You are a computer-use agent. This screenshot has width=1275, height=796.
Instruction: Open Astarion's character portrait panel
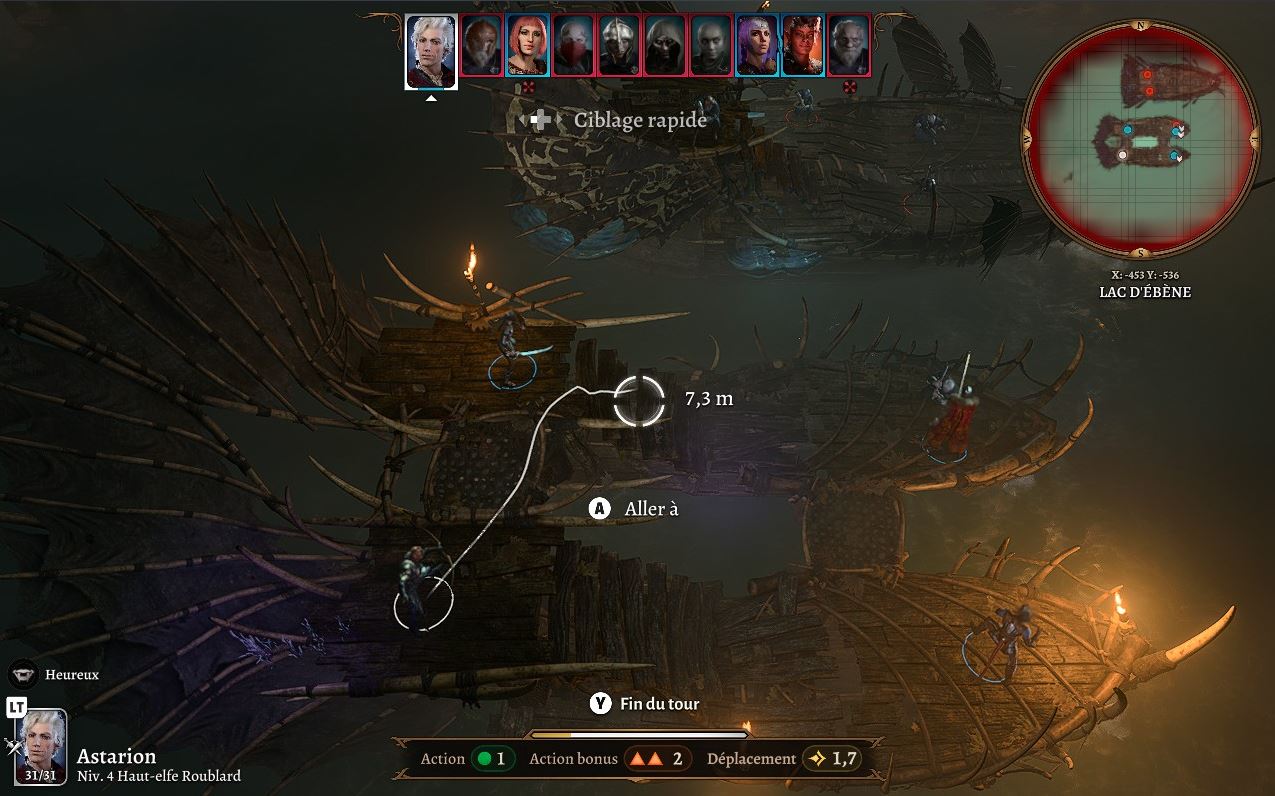(42, 746)
